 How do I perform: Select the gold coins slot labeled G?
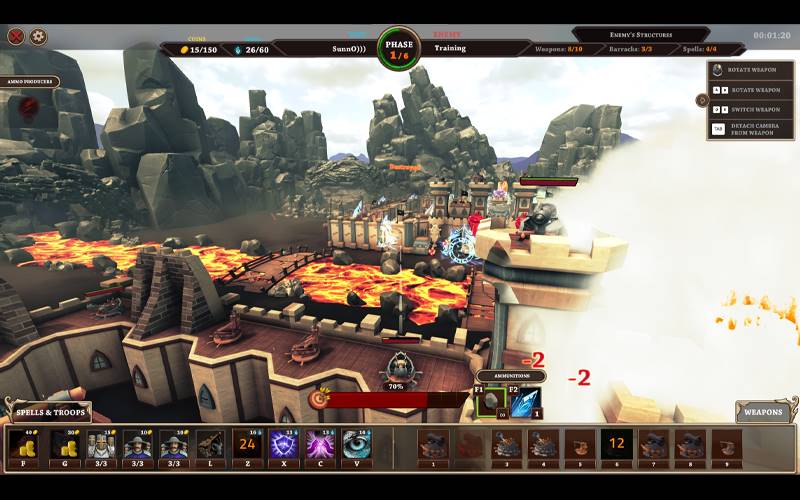(66, 445)
